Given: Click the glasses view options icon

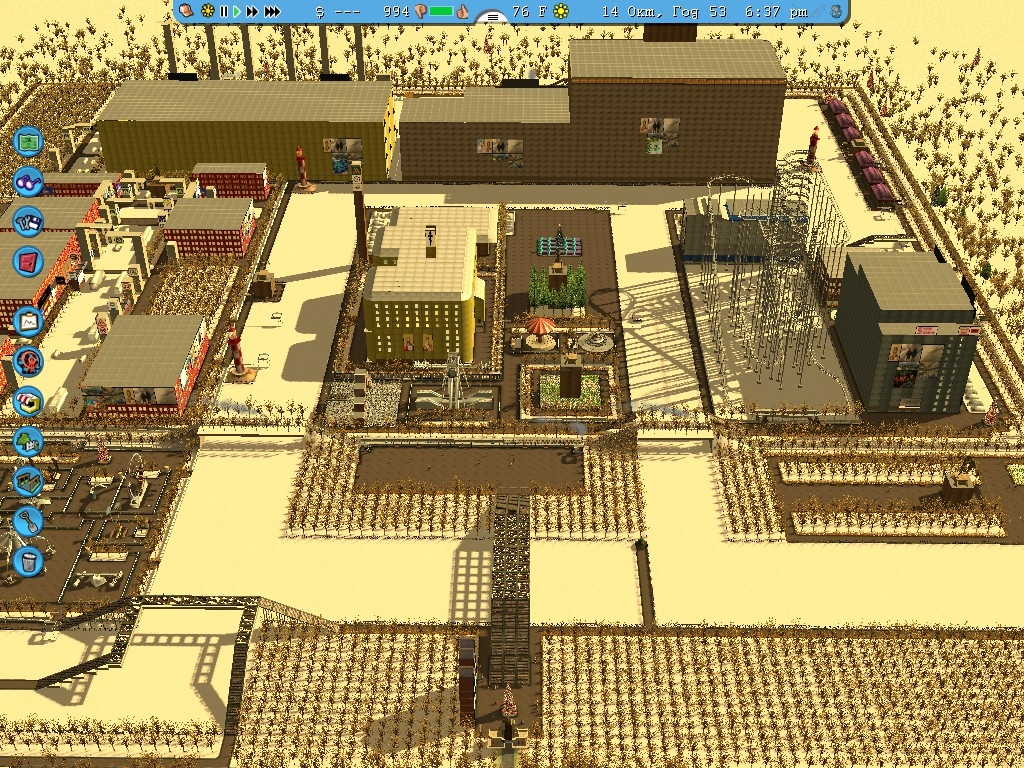Looking at the screenshot, I should (28, 182).
